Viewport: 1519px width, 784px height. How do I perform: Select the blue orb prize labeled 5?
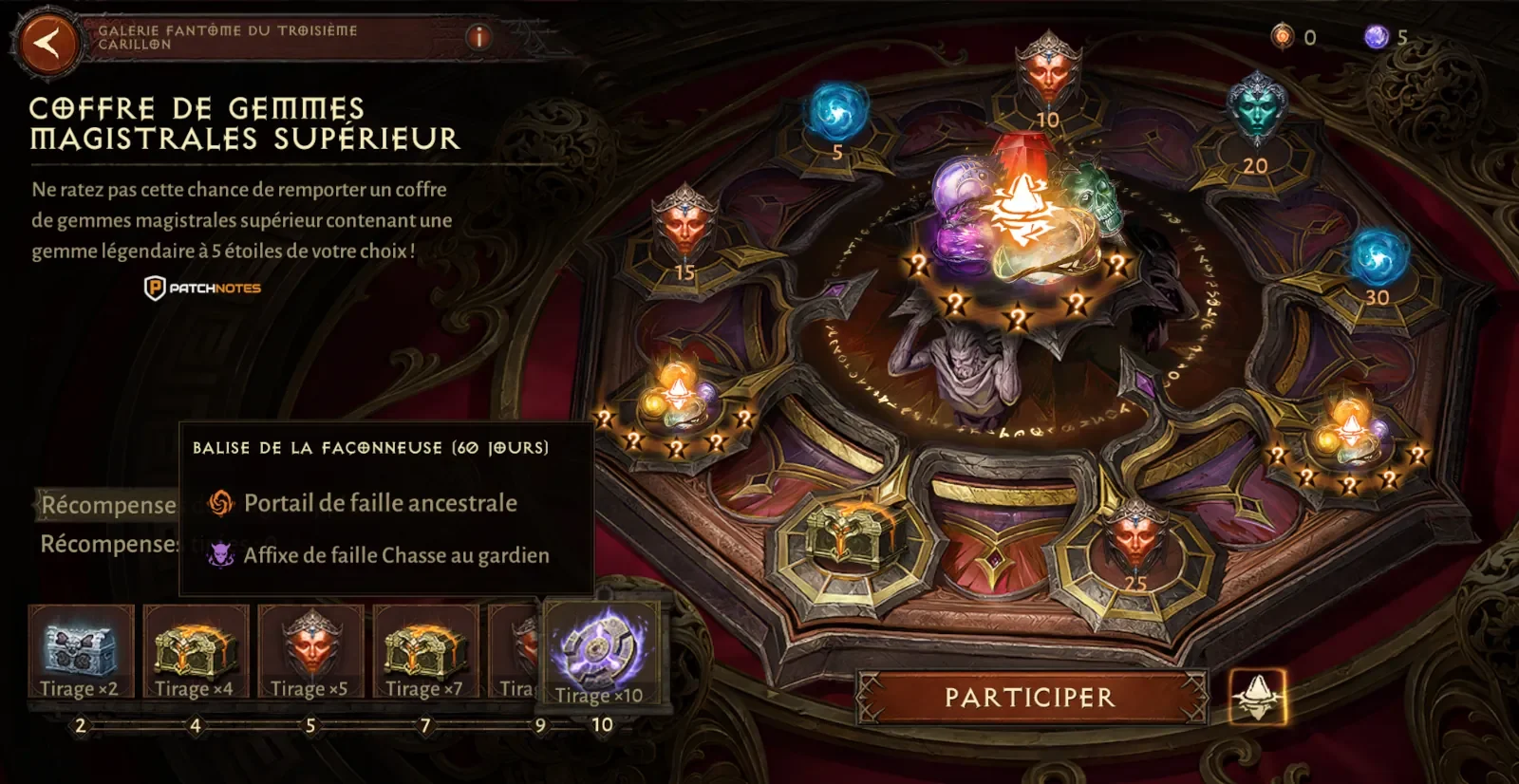(x=837, y=112)
